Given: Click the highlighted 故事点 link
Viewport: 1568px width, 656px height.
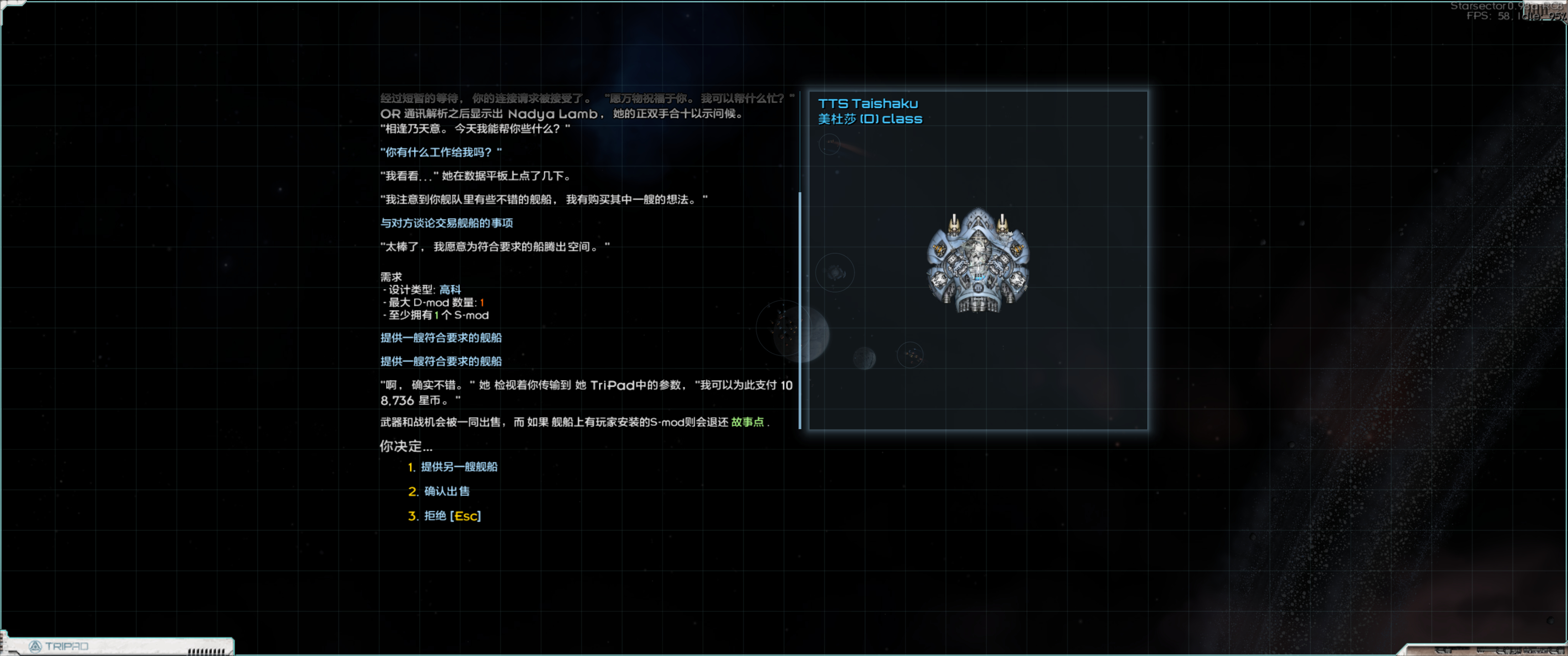Looking at the screenshot, I should (748, 422).
